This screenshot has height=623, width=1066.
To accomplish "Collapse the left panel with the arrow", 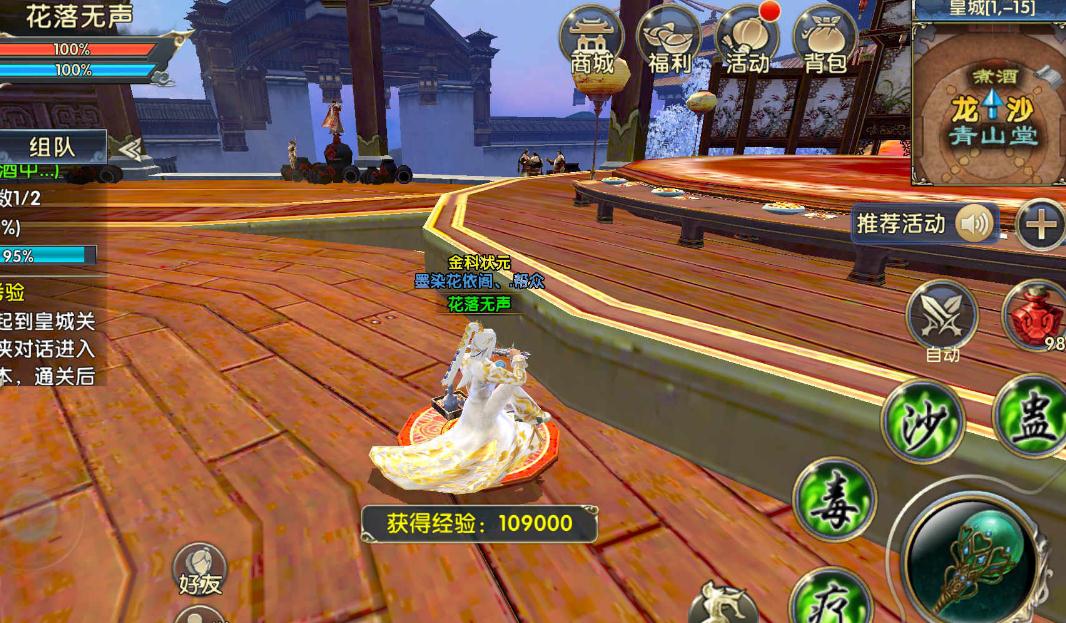I will (128, 148).
